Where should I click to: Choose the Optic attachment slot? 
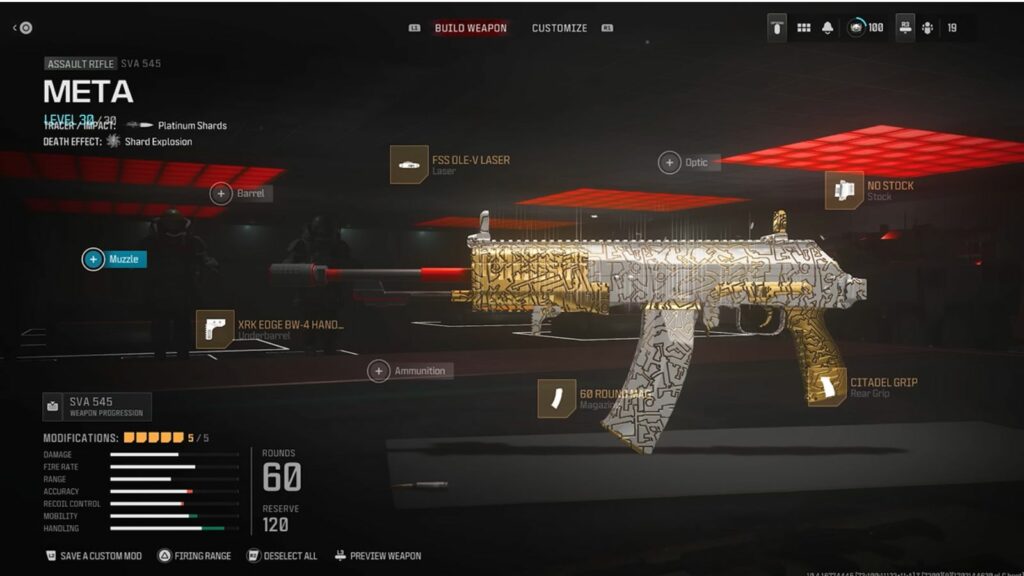pyautogui.click(x=688, y=163)
